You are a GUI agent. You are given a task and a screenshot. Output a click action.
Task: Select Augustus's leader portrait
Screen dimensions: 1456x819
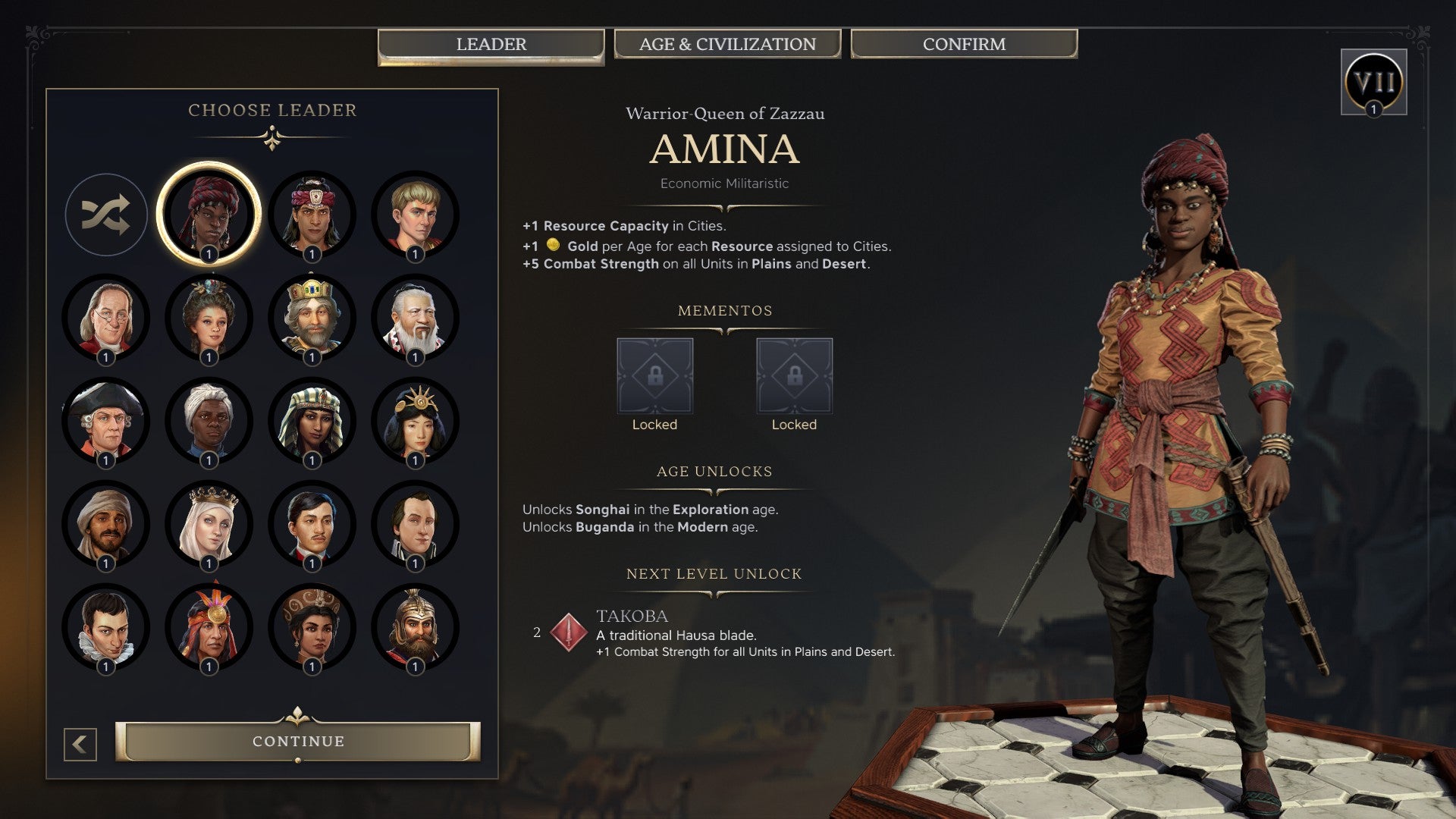[x=413, y=215]
